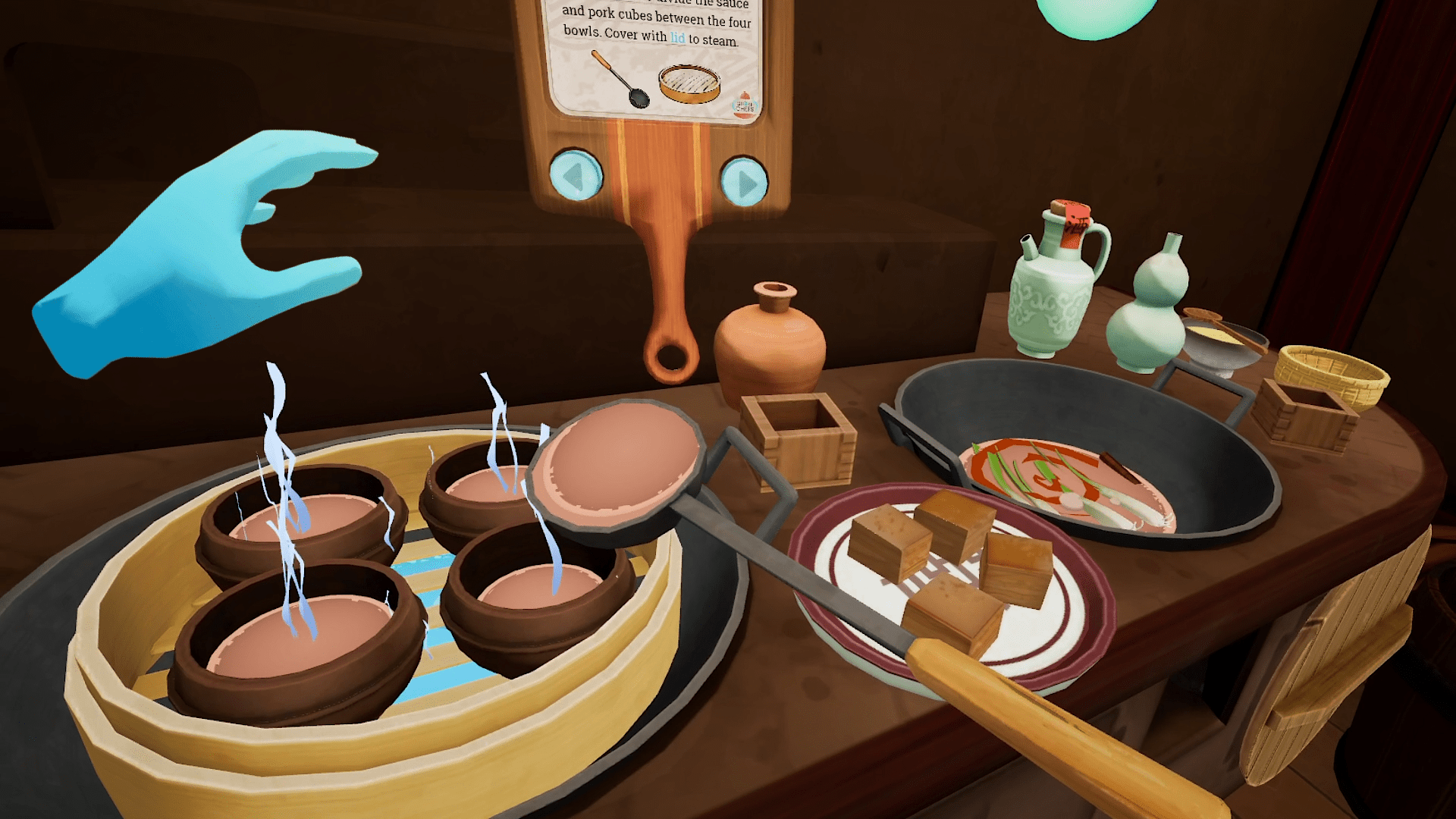The height and width of the screenshot is (819, 1456).
Task: Go to the previous recipe step
Action: tap(576, 175)
